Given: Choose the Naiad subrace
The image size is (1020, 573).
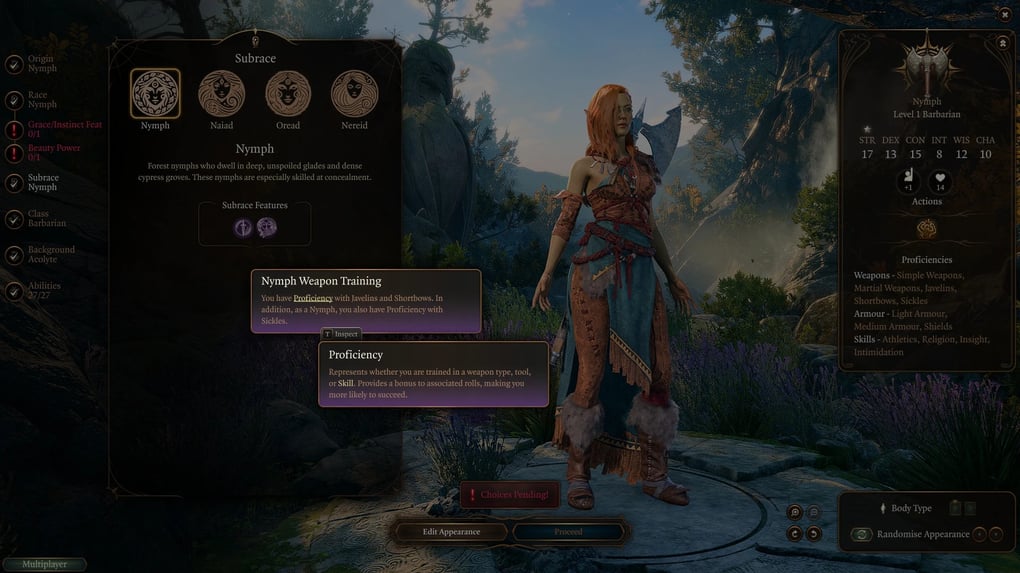Looking at the screenshot, I should coord(221,94).
